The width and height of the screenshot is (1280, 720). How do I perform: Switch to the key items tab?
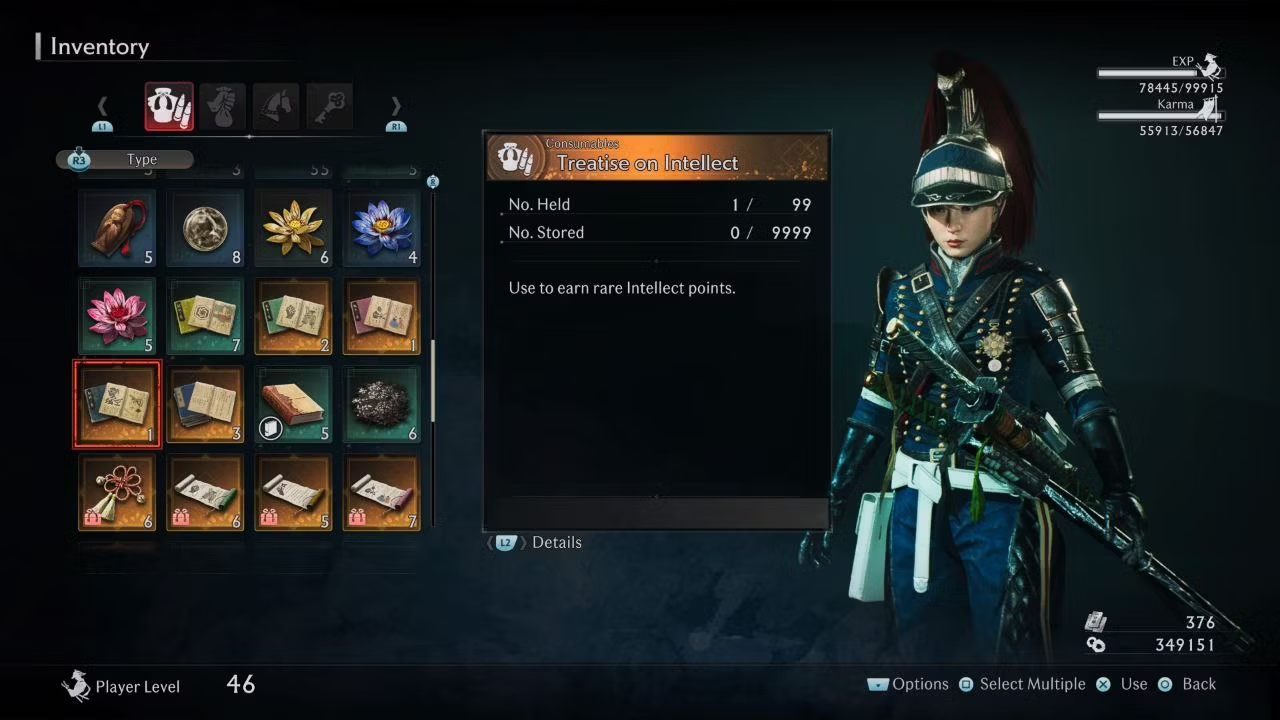pos(329,106)
